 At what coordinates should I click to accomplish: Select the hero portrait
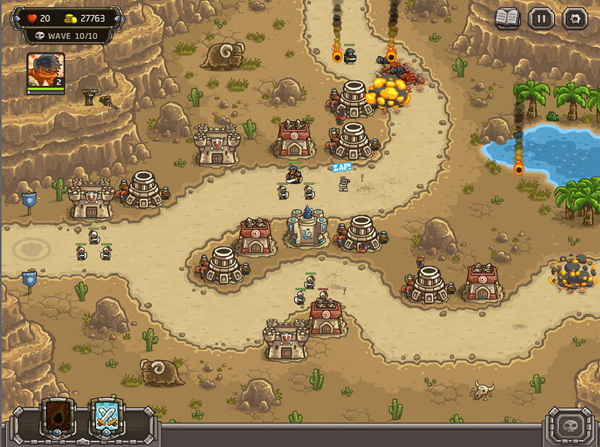click(45, 73)
